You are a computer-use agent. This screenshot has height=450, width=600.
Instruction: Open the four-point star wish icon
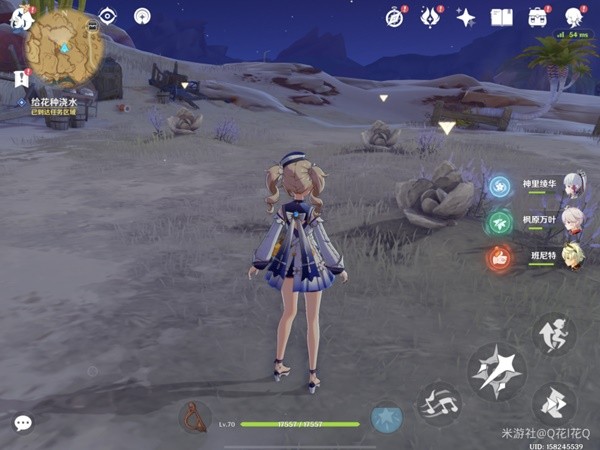(x=466, y=17)
